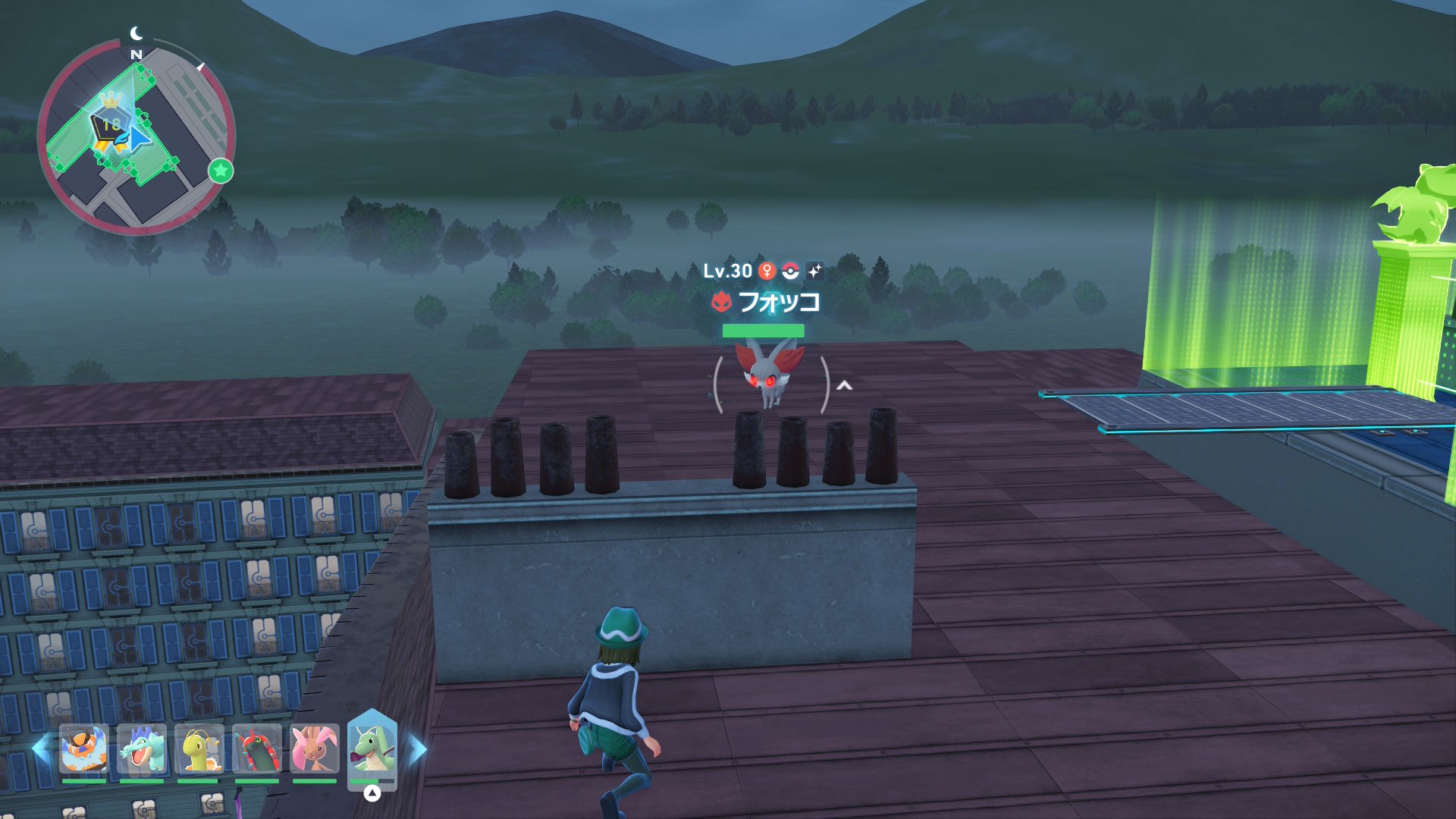Open the circular minimap
The width and height of the screenshot is (1456, 819).
tap(136, 138)
